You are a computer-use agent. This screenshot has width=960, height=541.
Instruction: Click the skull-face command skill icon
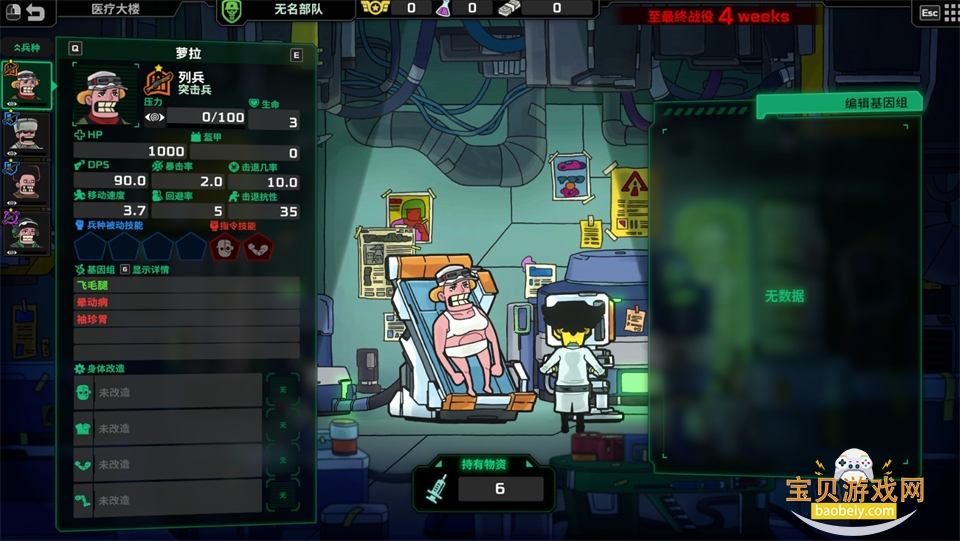pos(227,247)
